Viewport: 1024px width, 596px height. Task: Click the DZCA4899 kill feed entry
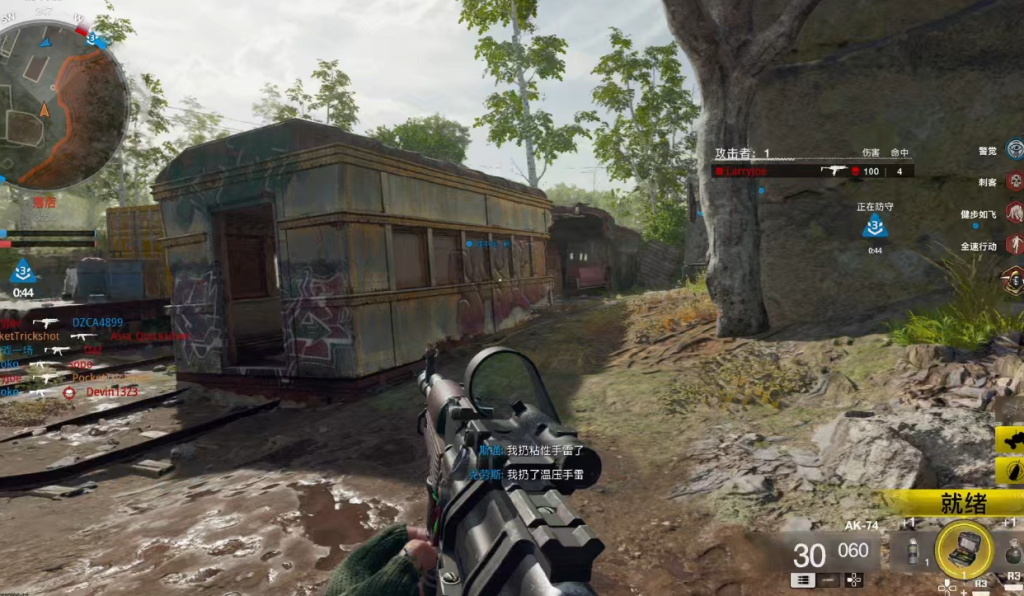click(96, 323)
